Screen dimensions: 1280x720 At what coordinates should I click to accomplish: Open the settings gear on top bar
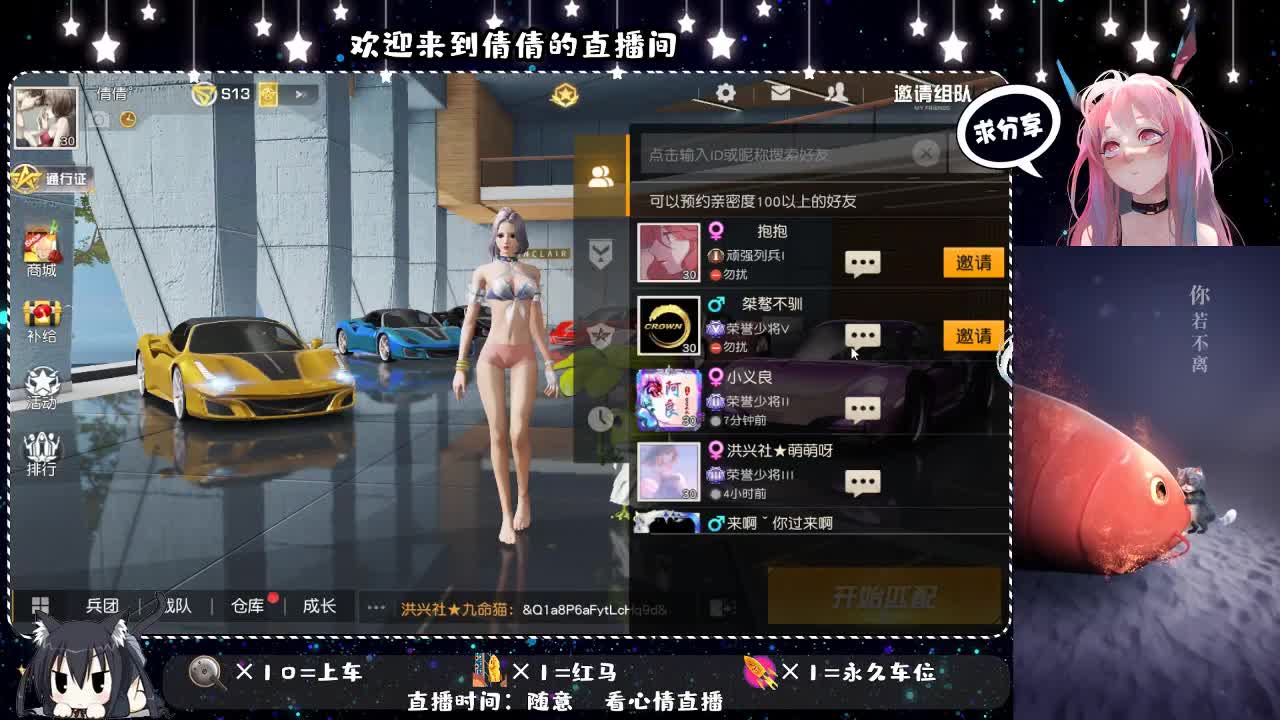pyautogui.click(x=725, y=92)
